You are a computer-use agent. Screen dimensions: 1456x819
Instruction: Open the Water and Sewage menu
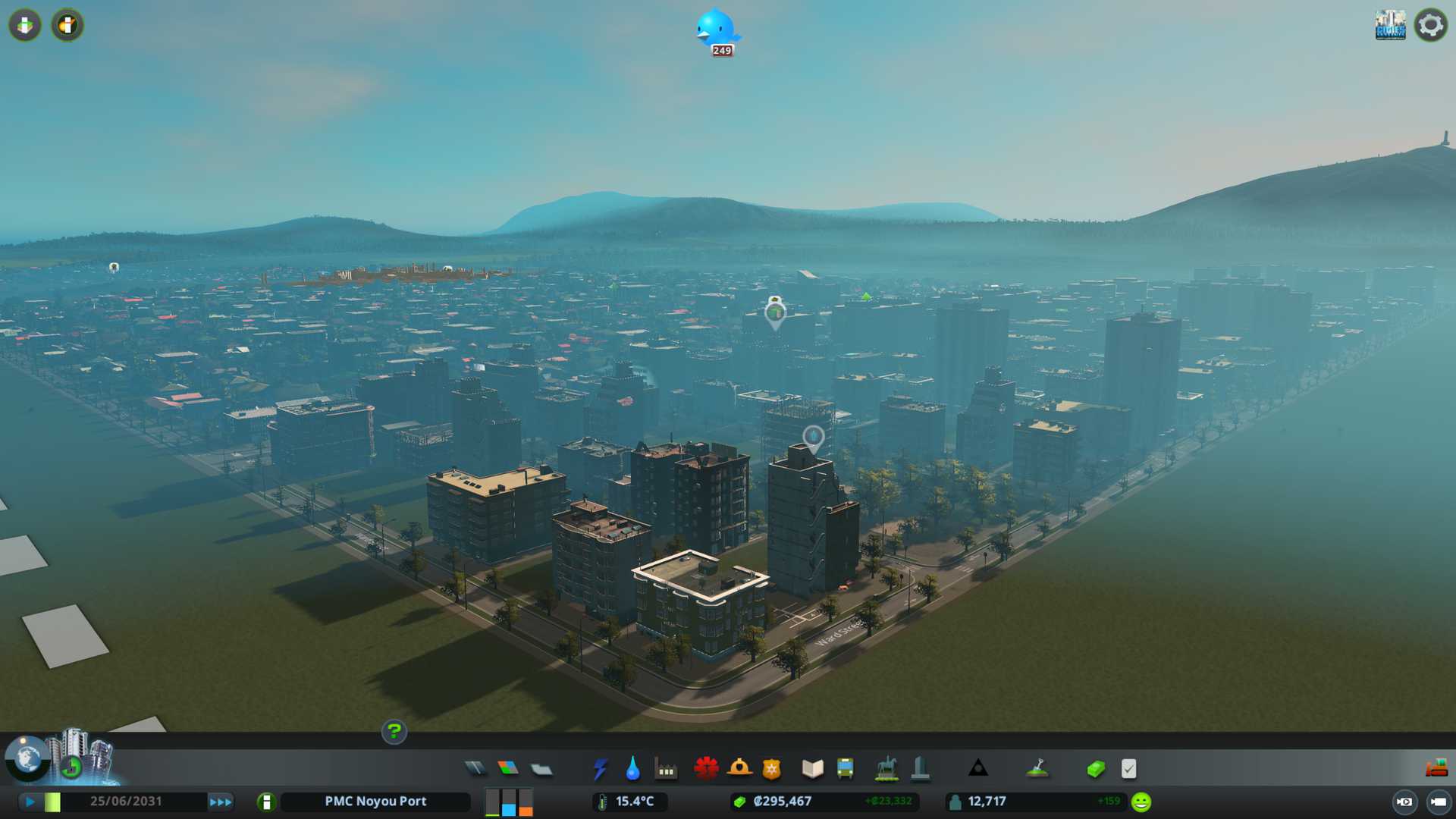632,769
